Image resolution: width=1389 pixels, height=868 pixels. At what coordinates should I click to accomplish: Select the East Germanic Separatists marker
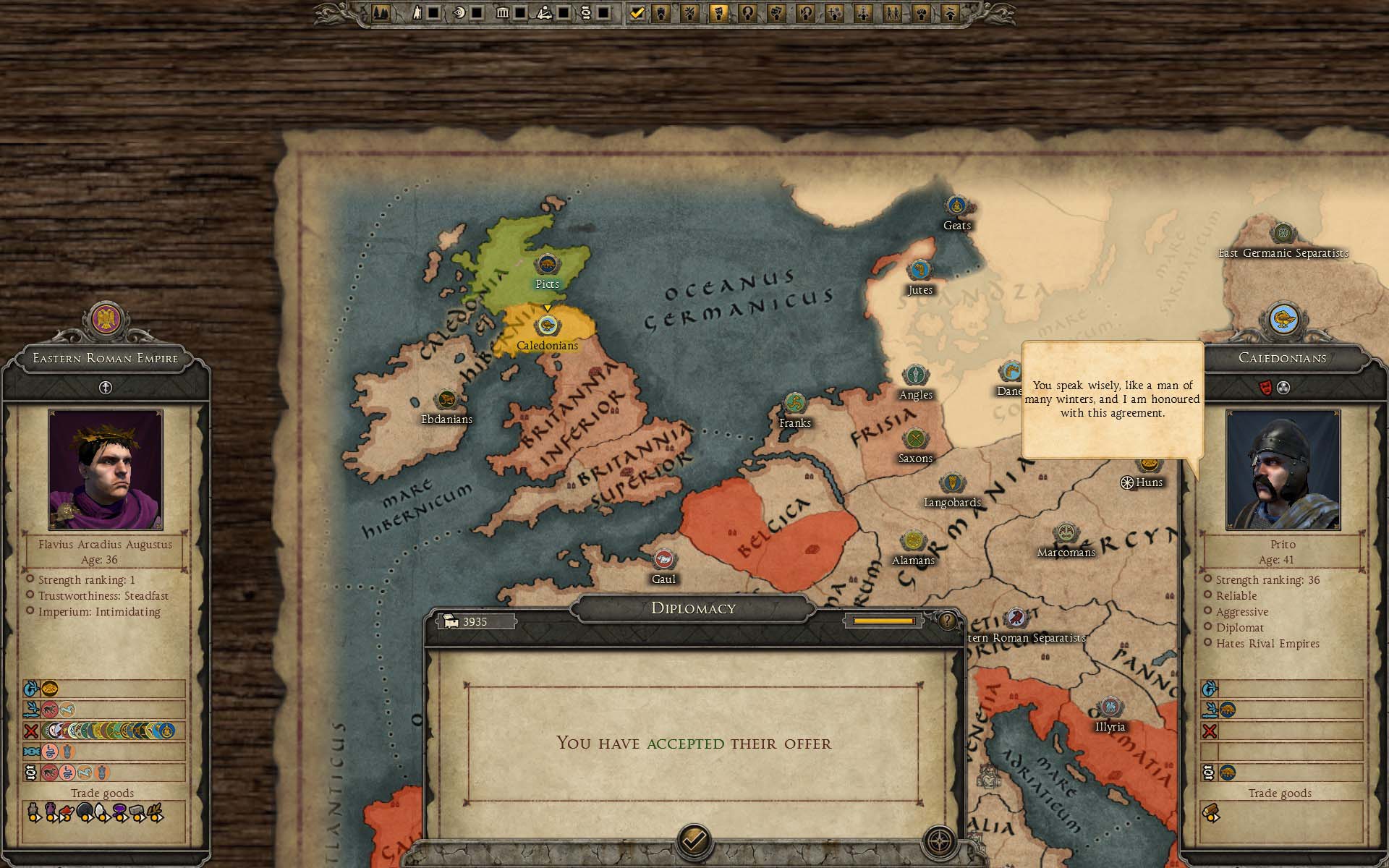1283,234
